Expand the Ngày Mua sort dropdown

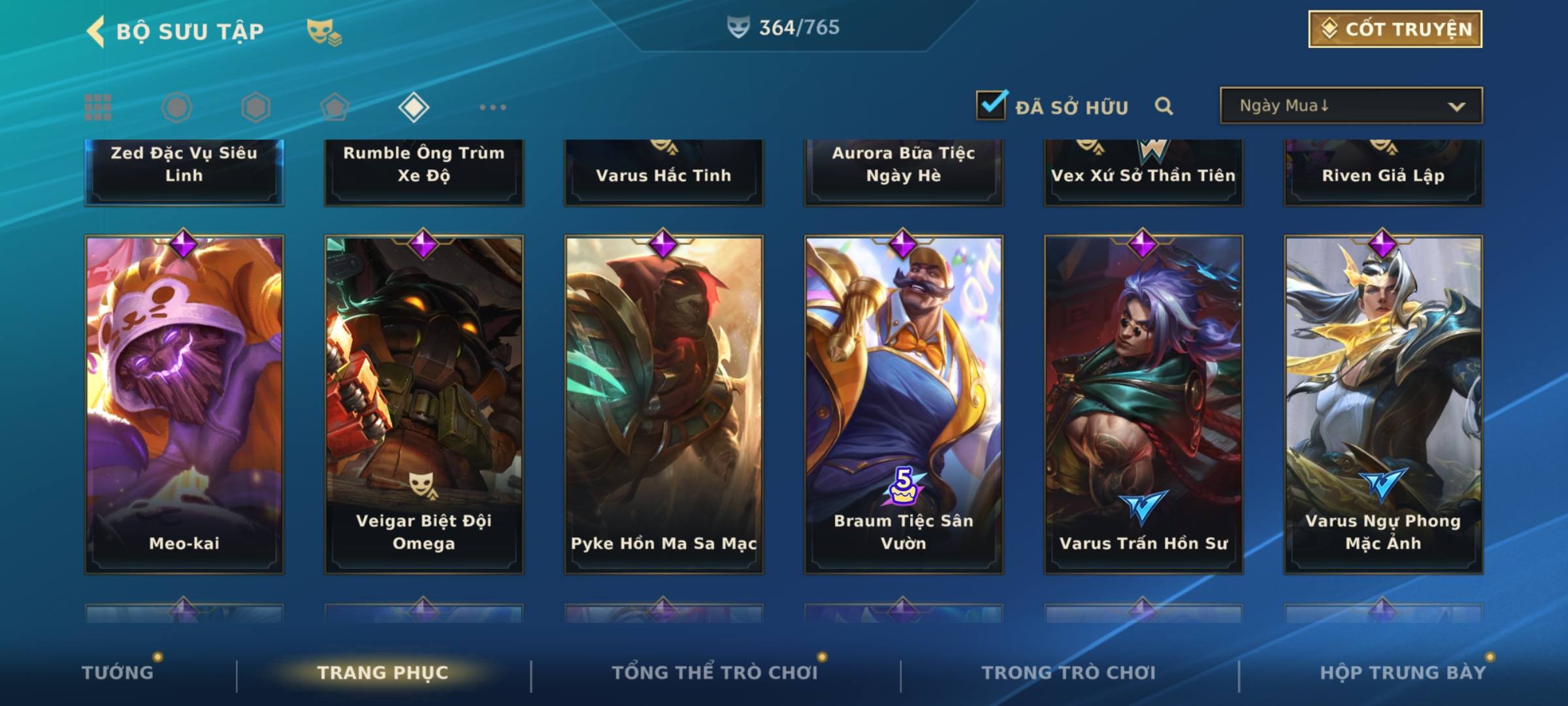click(1351, 106)
